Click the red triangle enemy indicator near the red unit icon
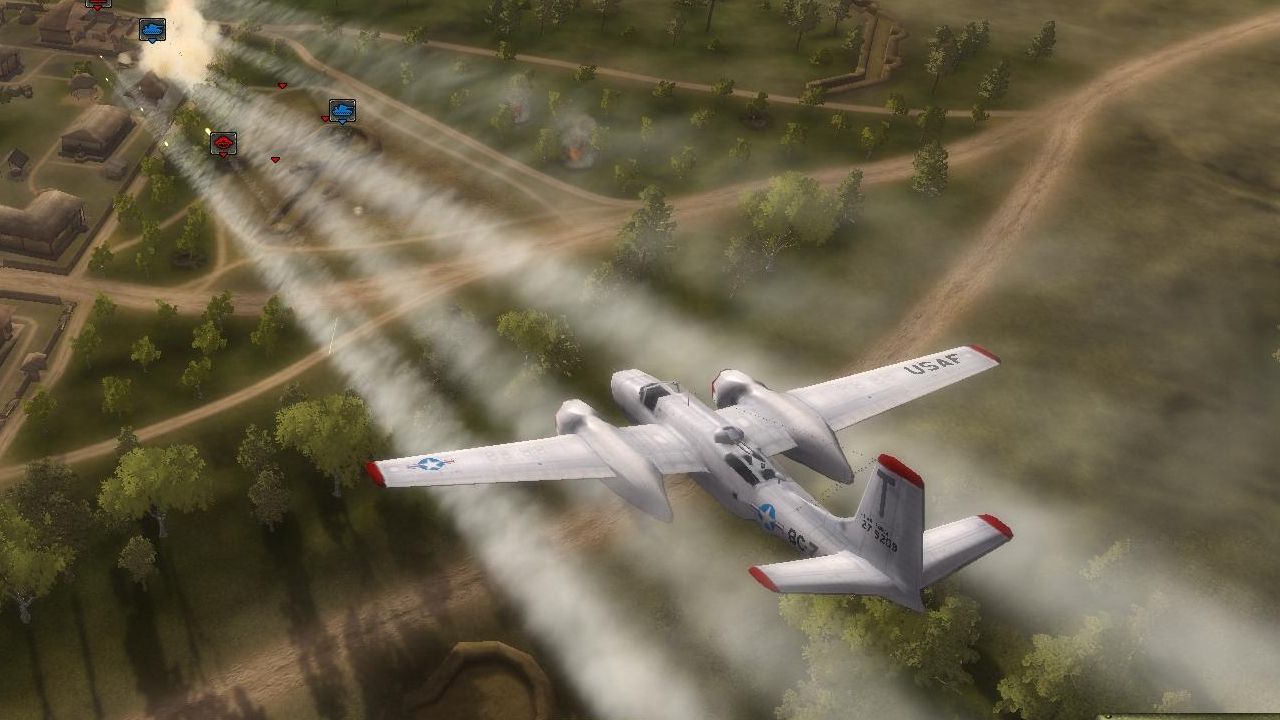 tap(223, 153)
